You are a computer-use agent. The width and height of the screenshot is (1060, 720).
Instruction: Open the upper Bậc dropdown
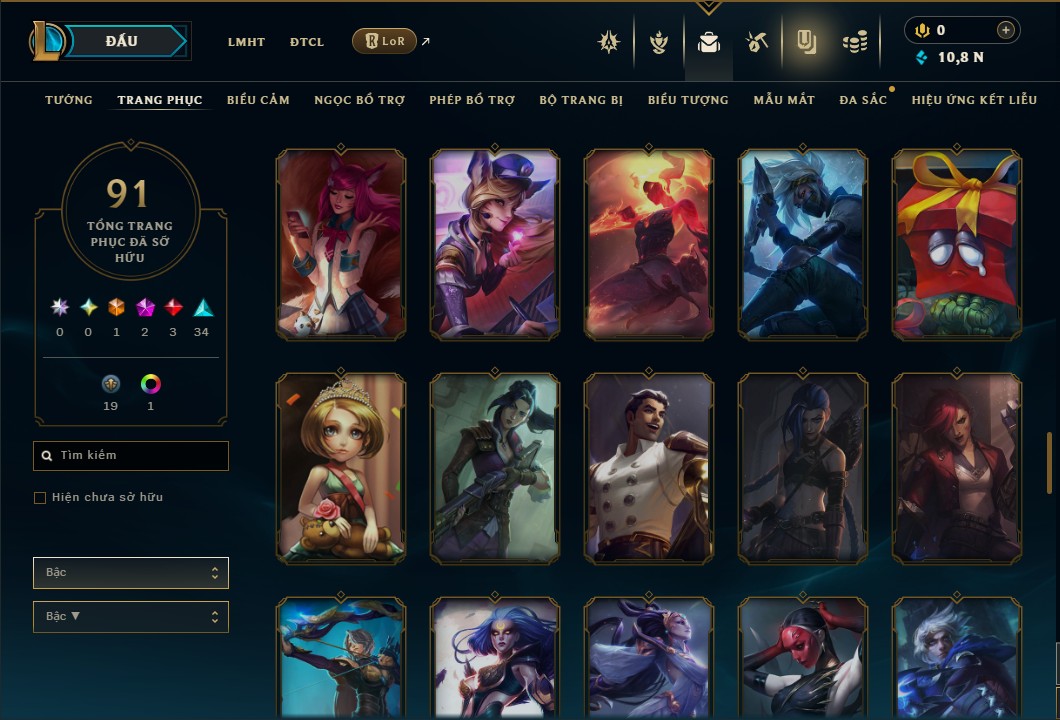(131, 573)
